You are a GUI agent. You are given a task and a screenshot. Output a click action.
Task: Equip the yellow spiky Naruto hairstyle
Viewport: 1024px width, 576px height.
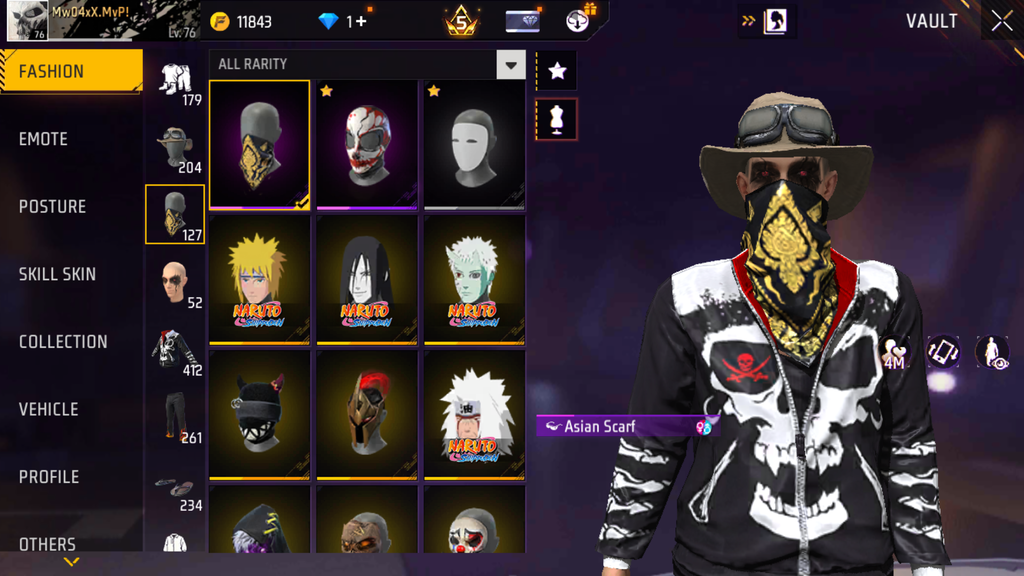[x=259, y=280]
